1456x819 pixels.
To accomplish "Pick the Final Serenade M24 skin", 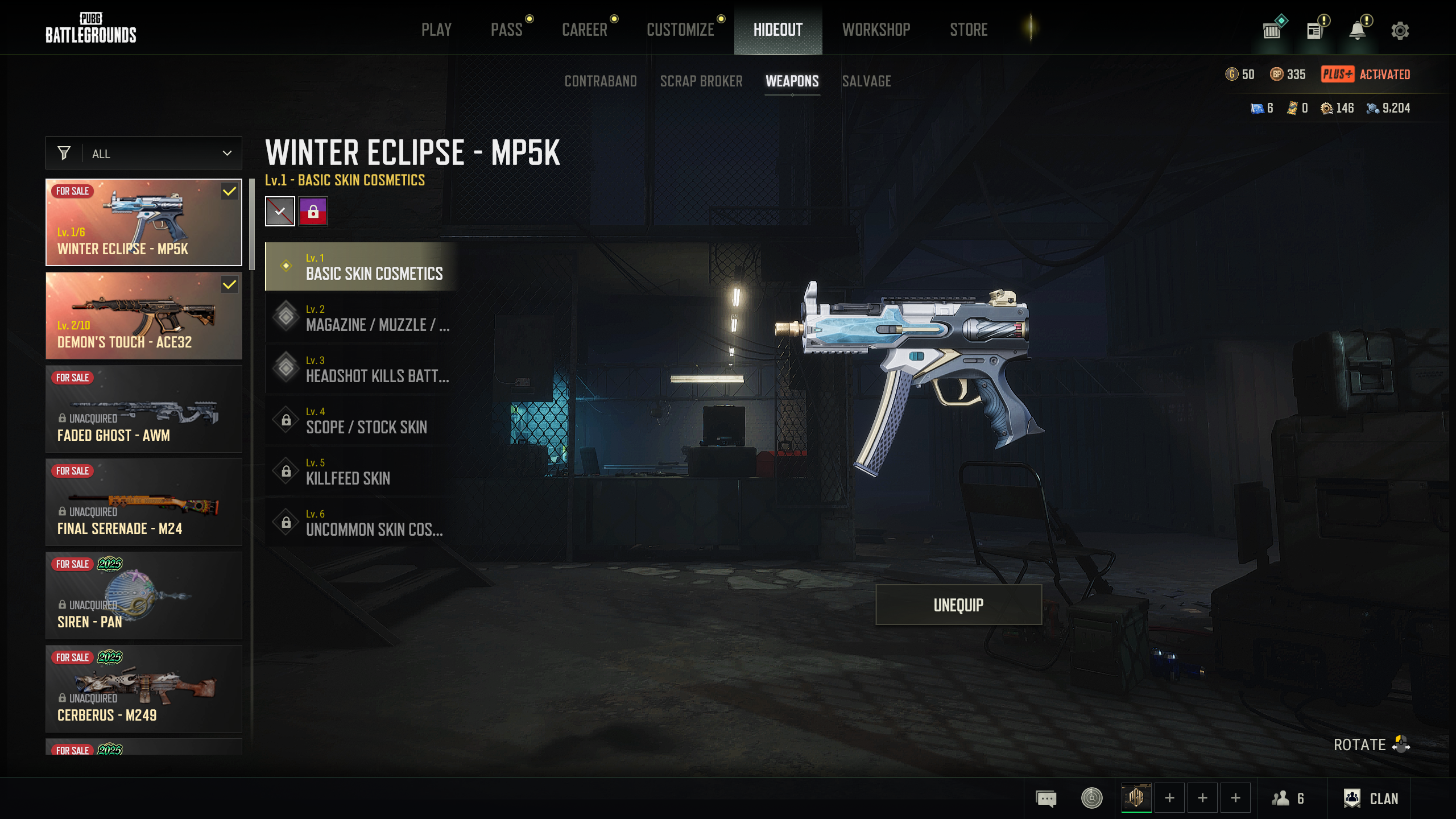I will coord(144,503).
